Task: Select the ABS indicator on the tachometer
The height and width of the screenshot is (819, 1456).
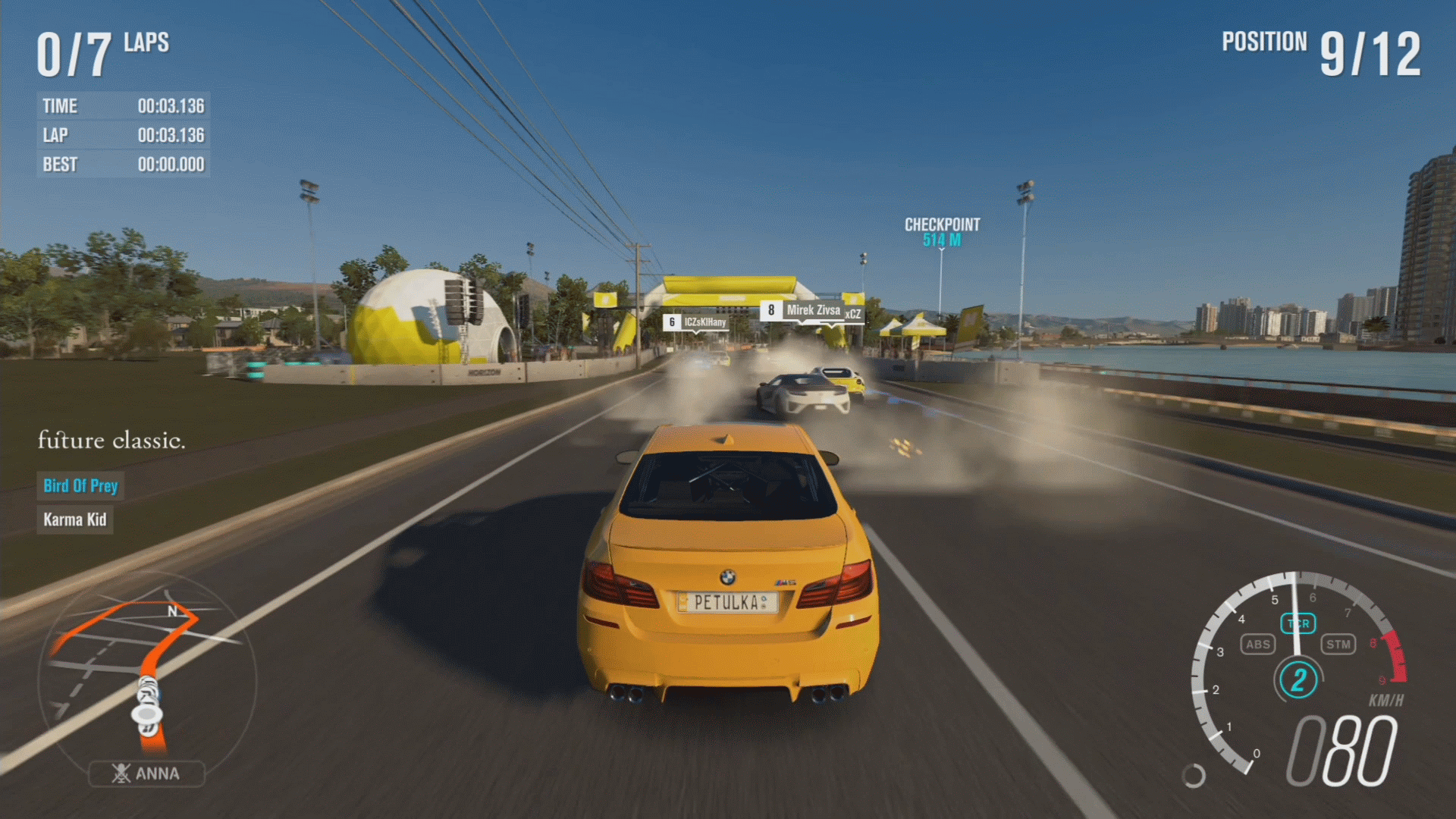Action: pos(1257,645)
